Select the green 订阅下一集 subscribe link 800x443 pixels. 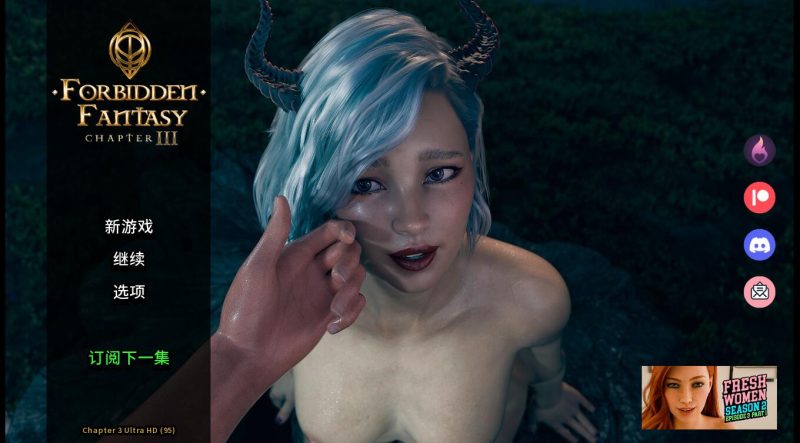129,357
